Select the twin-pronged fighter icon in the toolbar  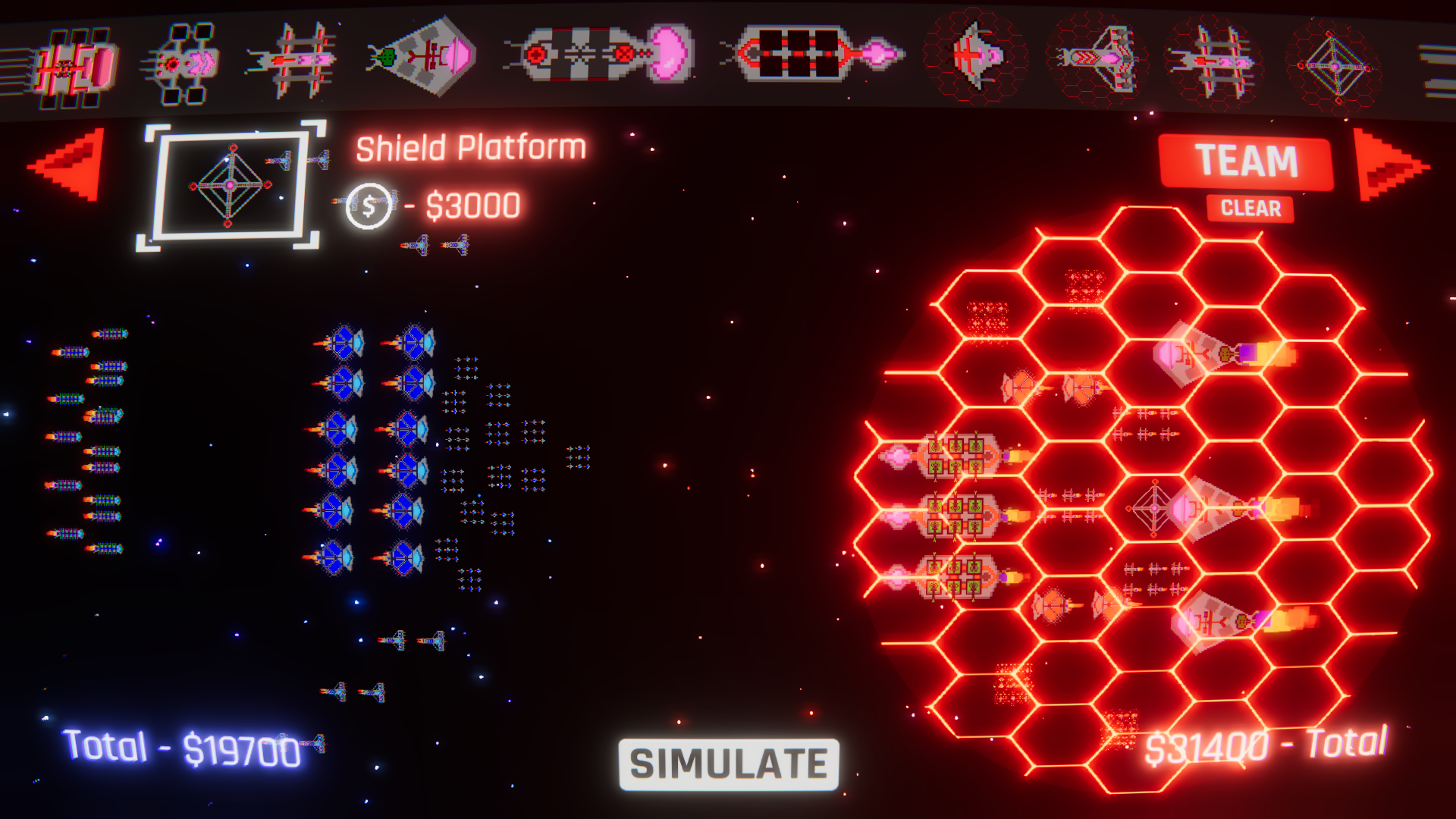[296, 59]
